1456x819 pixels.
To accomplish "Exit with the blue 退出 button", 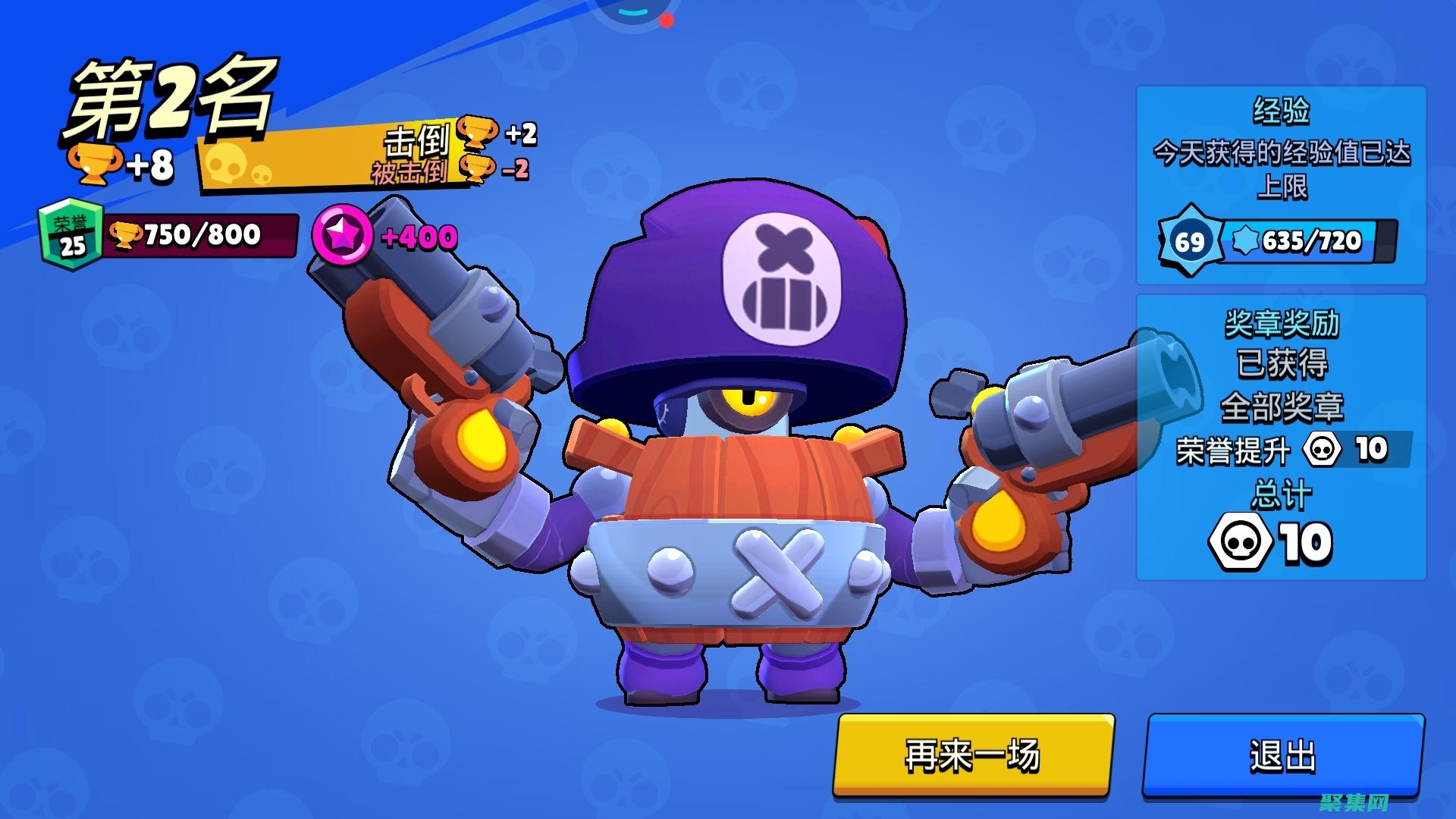I will coord(1283,755).
